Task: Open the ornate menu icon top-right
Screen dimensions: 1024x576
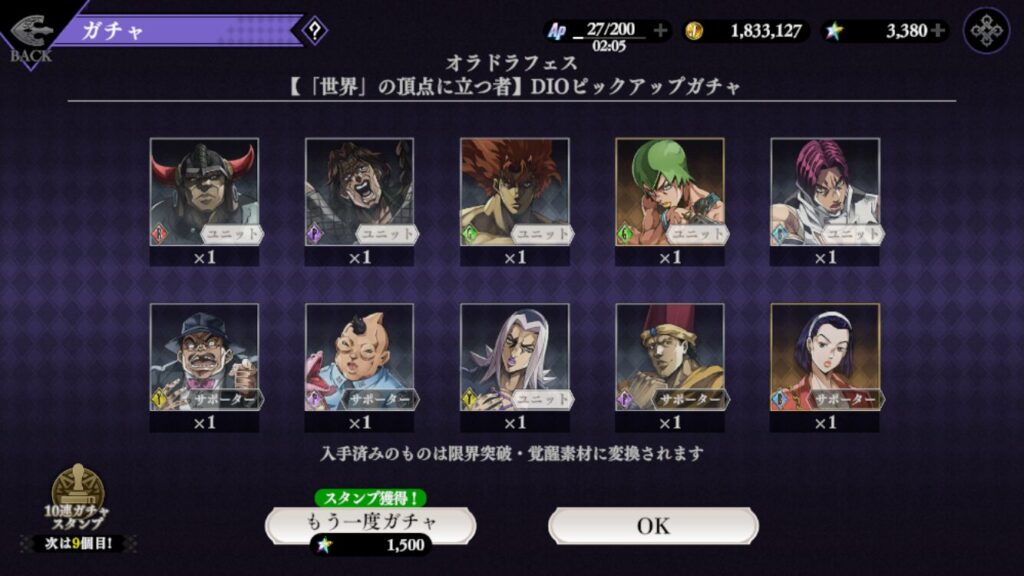Action: (986, 31)
